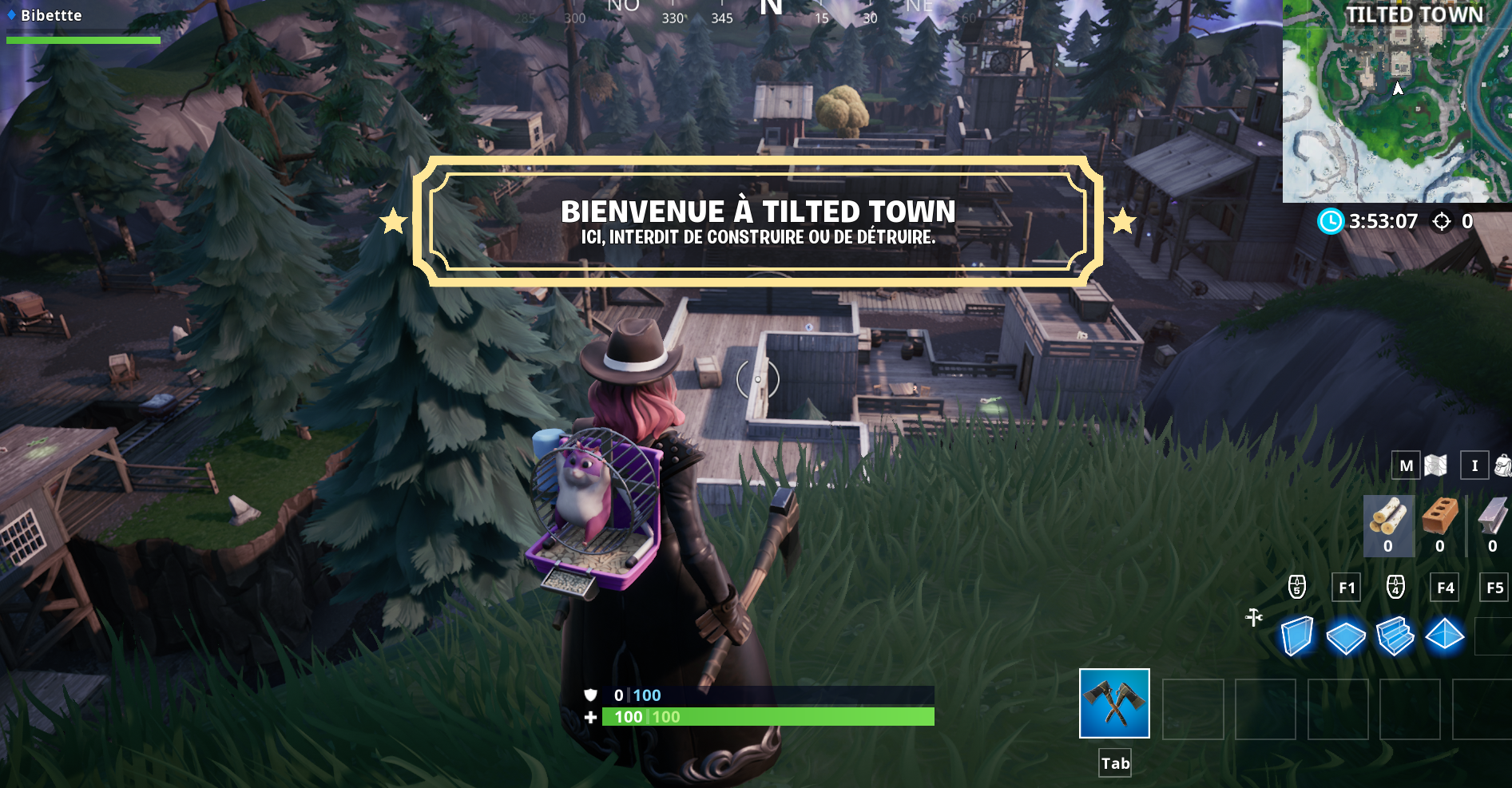Image resolution: width=1512 pixels, height=788 pixels.
Task: Open inventory via backpack icon
Action: 1501,465
